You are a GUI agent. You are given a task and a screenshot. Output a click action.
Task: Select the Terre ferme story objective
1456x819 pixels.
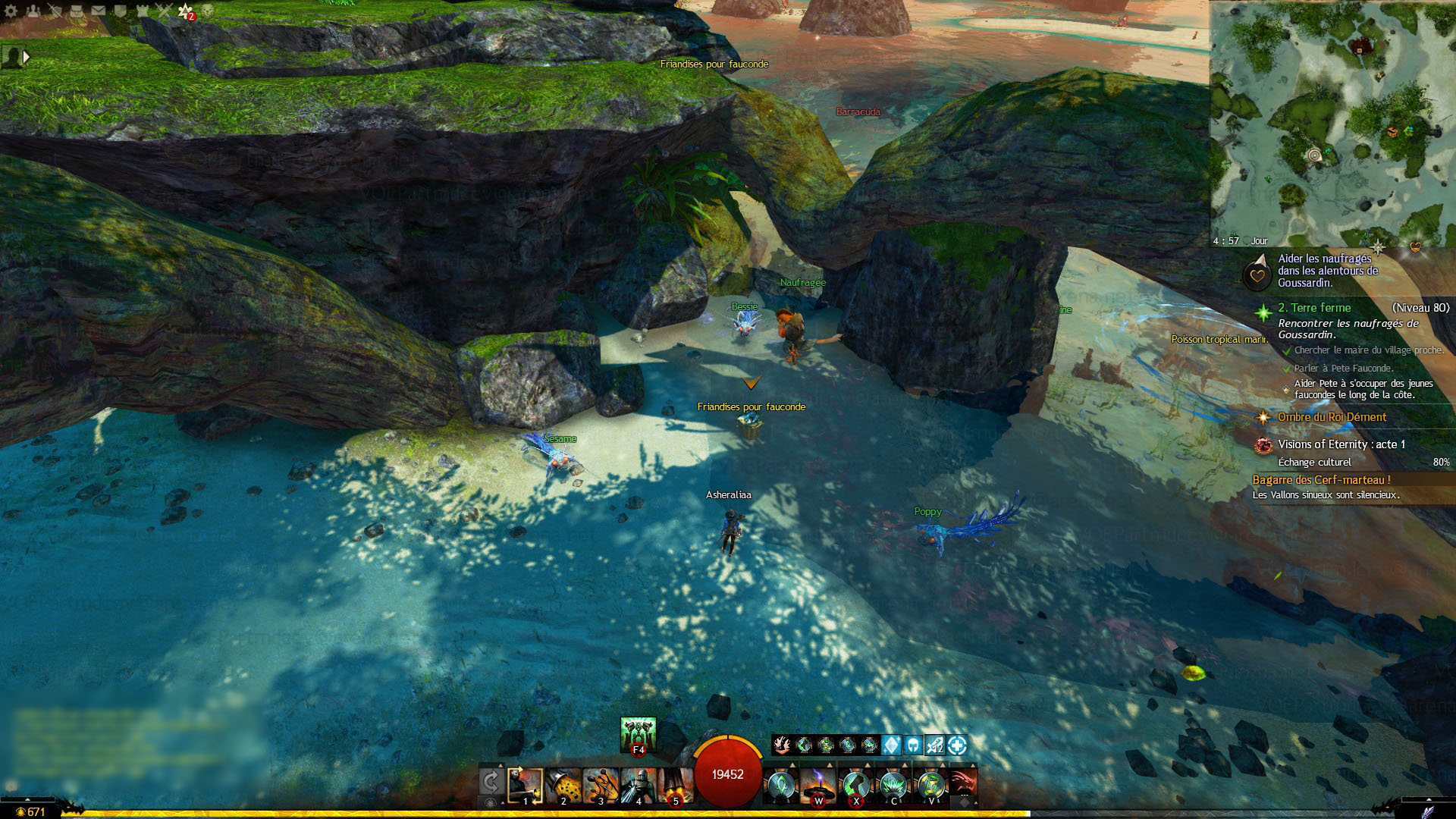point(1313,308)
